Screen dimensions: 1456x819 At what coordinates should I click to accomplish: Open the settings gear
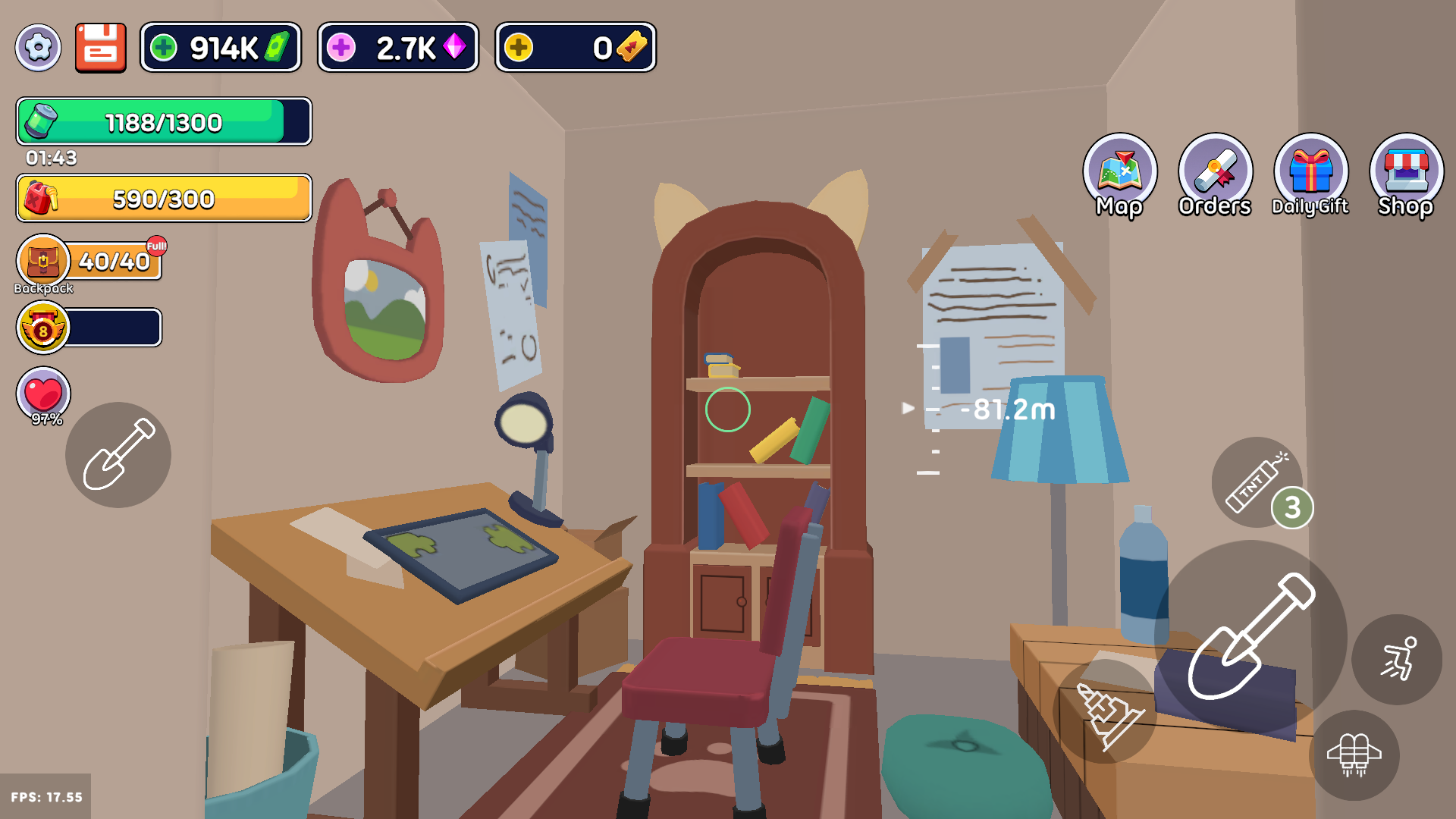click(x=38, y=48)
